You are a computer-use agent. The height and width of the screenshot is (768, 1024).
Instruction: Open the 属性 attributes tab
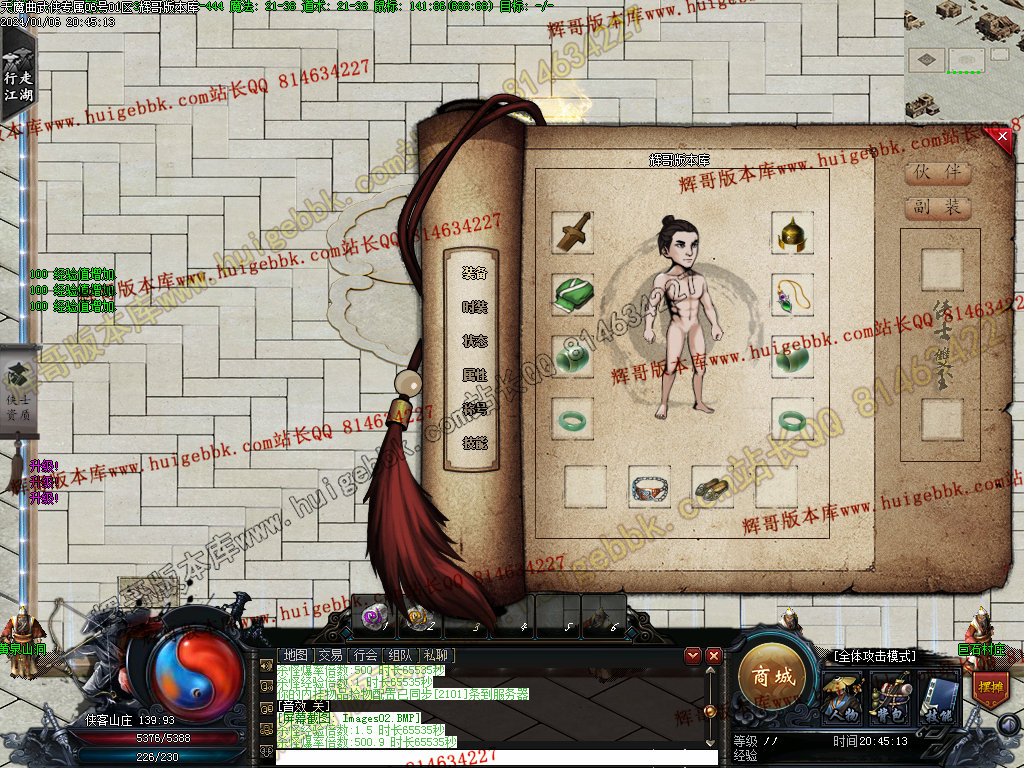point(475,375)
